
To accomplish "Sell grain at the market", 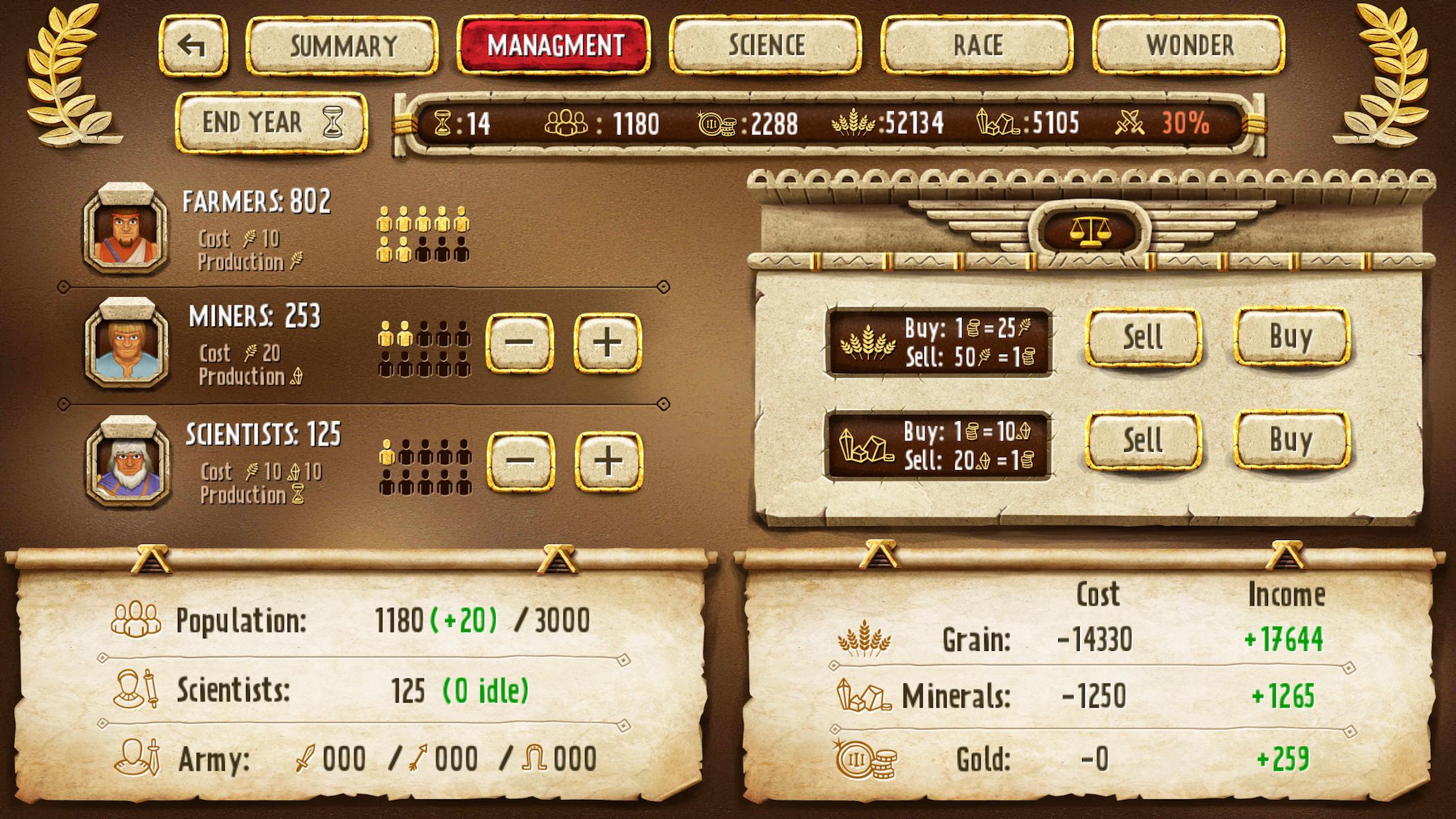I will 1143,338.
